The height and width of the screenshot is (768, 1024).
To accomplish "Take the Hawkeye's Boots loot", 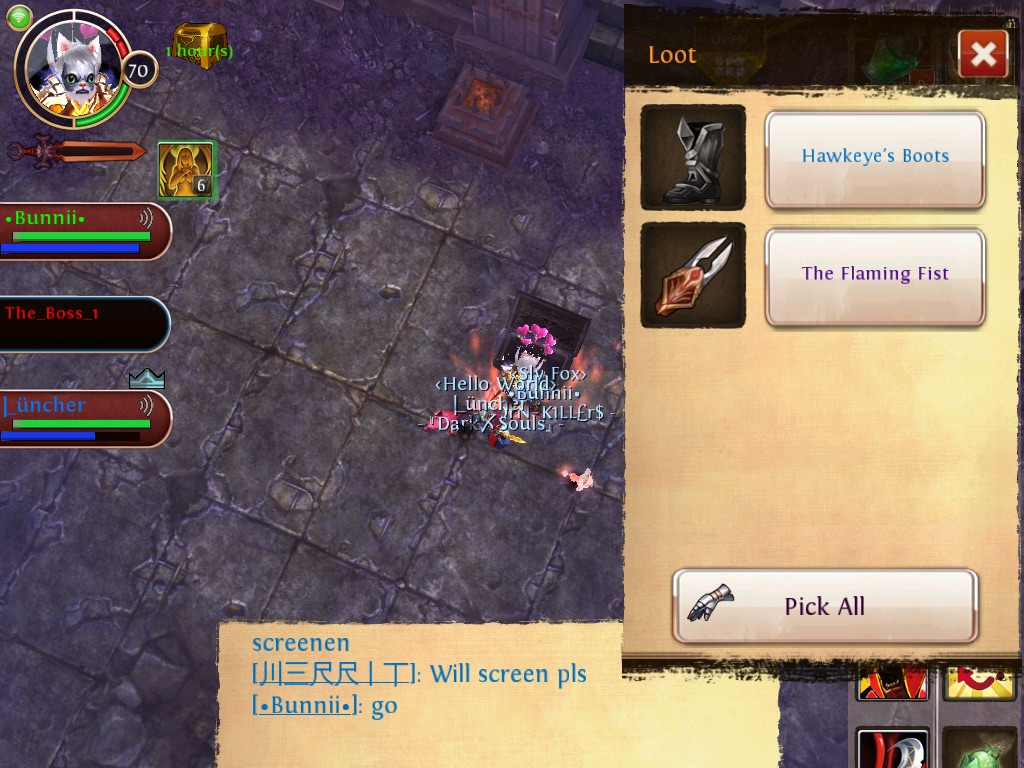I will tap(875, 159).
